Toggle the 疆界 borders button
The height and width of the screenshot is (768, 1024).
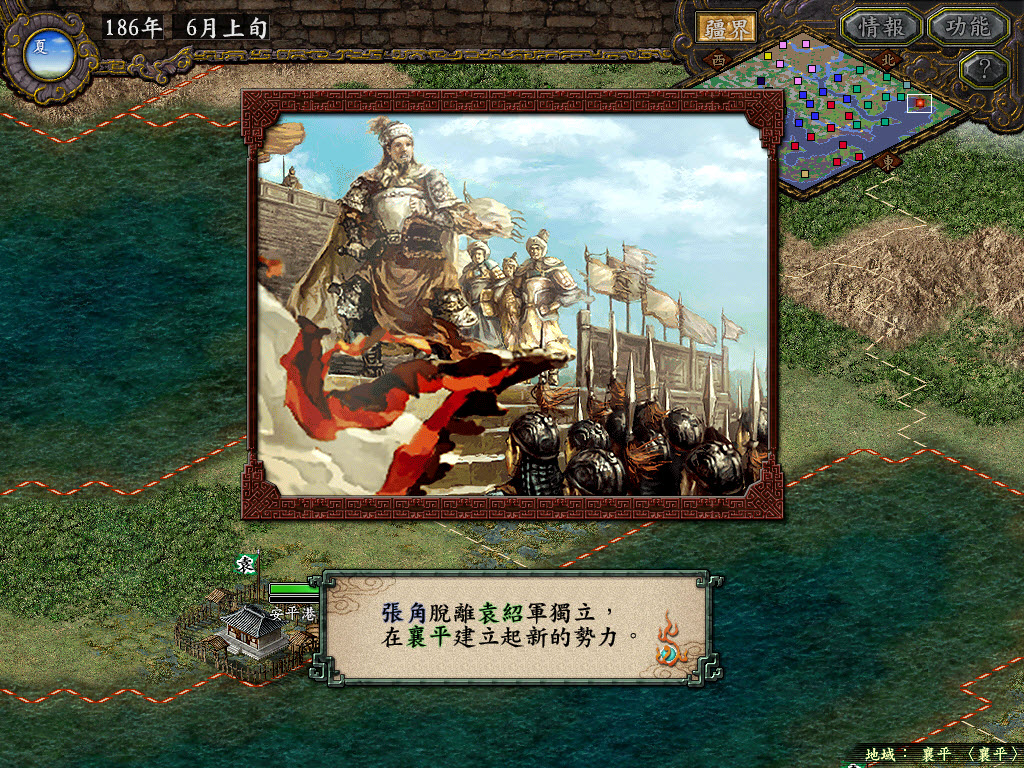coord(726,27)
